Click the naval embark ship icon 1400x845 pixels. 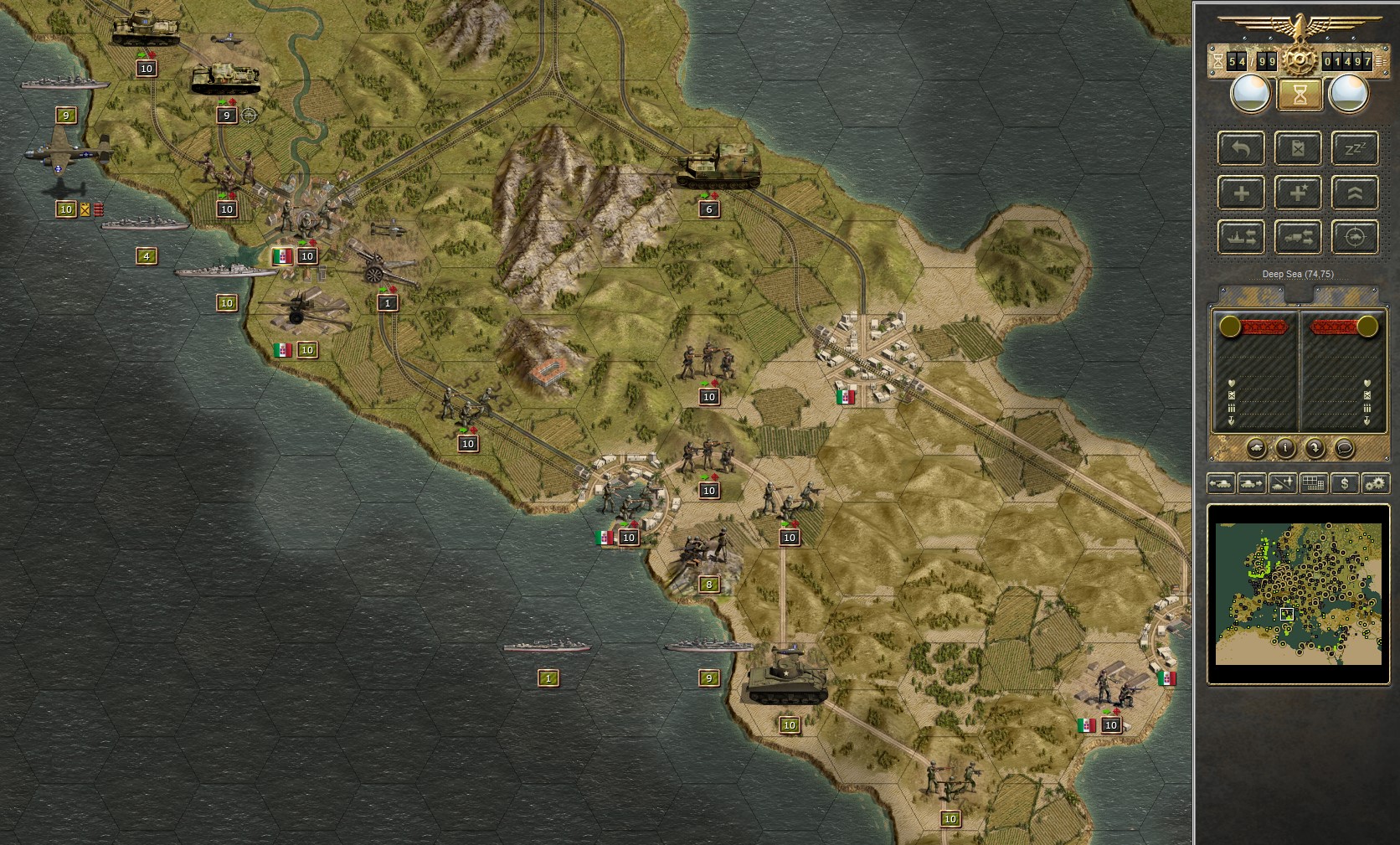click(1241, 237)
